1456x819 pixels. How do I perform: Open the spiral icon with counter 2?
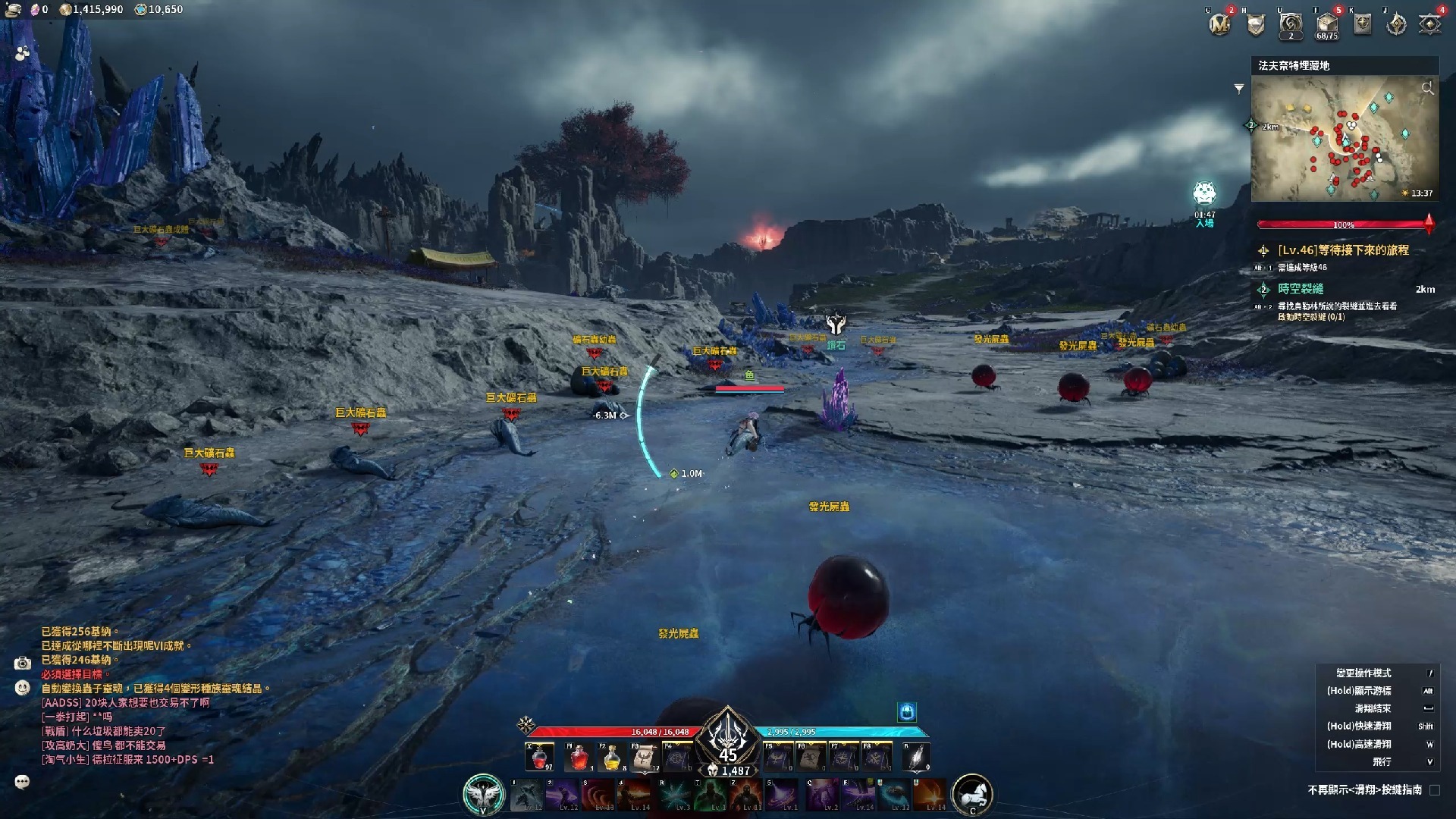[x=1291, y=24]
